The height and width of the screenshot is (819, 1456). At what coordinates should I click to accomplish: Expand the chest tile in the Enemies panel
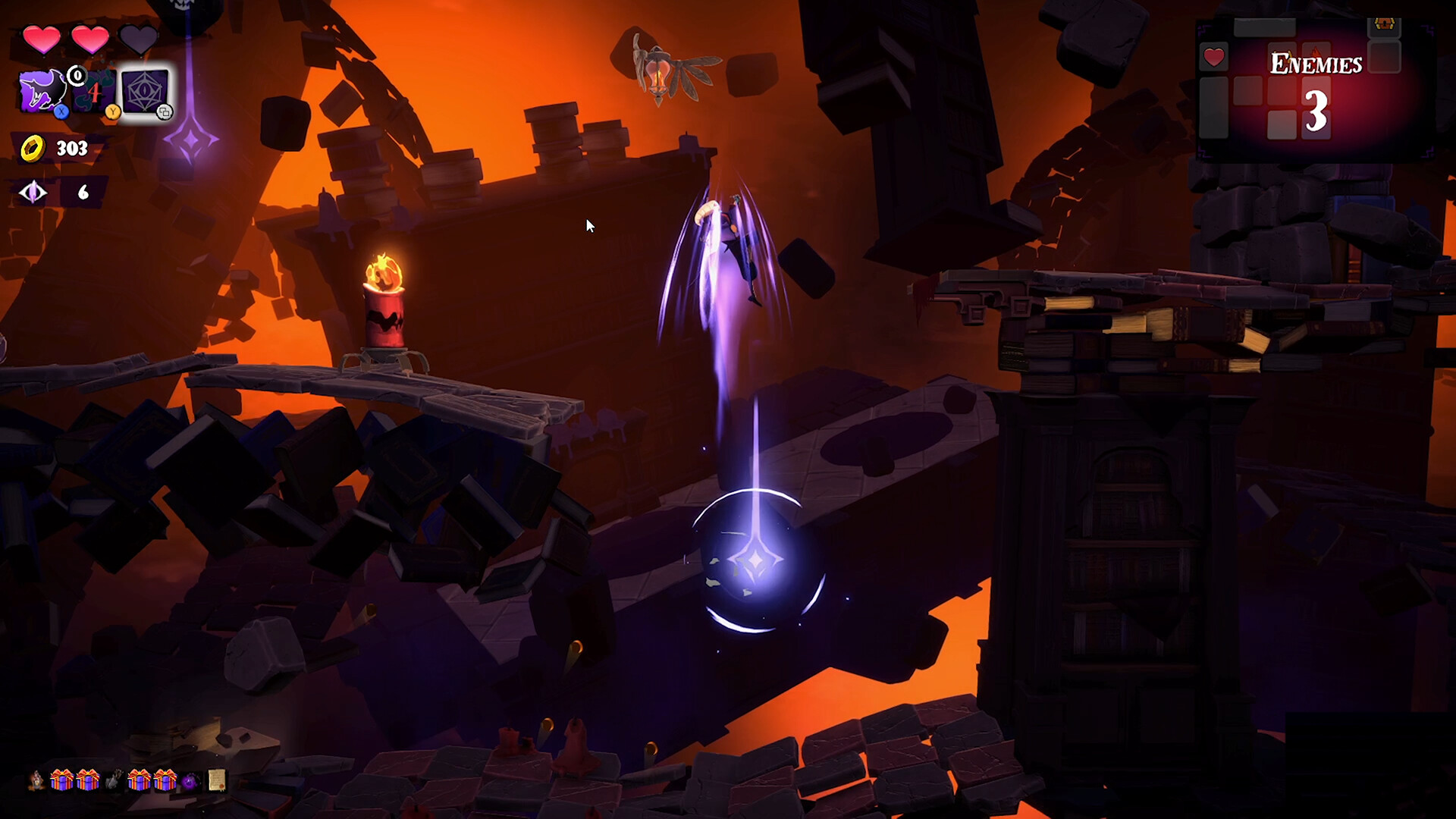(x=1384, y=24)
